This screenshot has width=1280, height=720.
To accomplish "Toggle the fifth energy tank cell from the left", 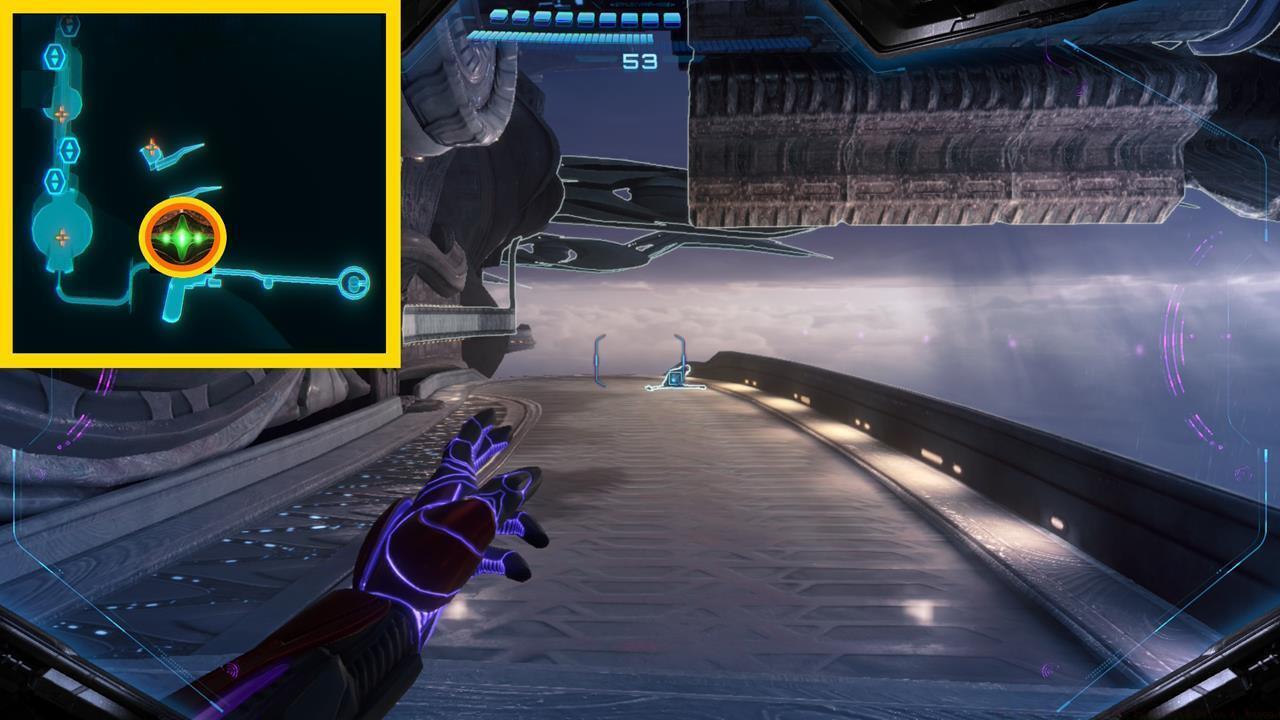I will 585,18.
